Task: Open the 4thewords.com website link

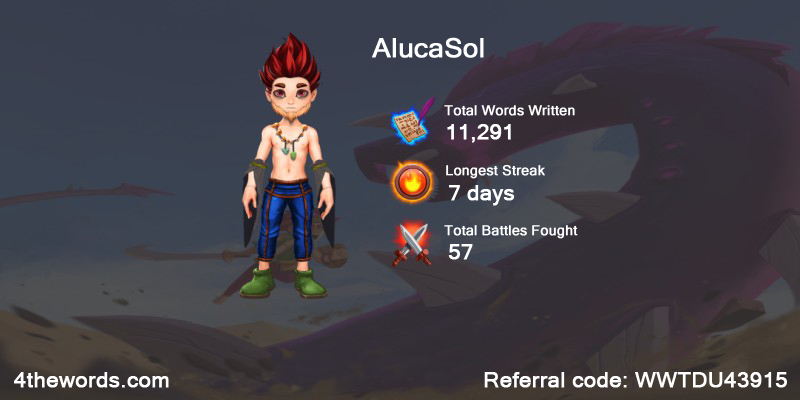Action: (91, 381)
